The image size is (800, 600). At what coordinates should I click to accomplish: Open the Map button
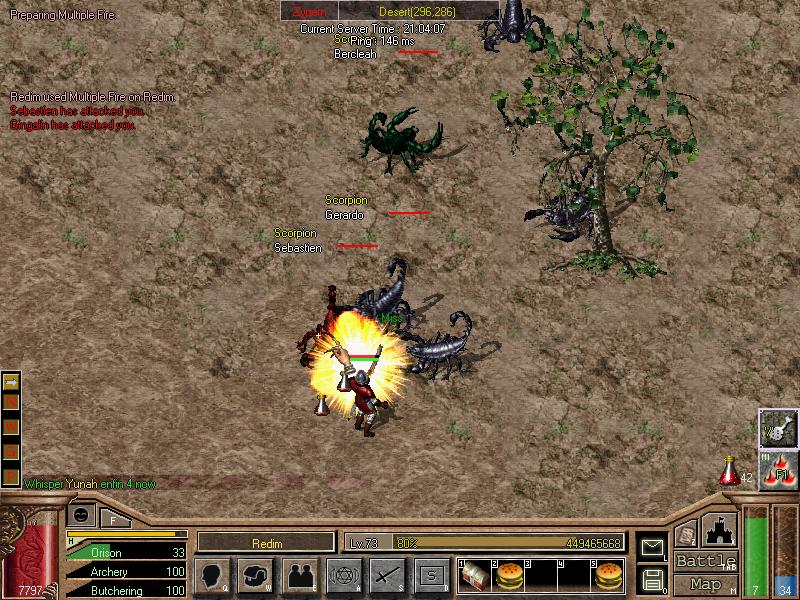tap(705, 584)
